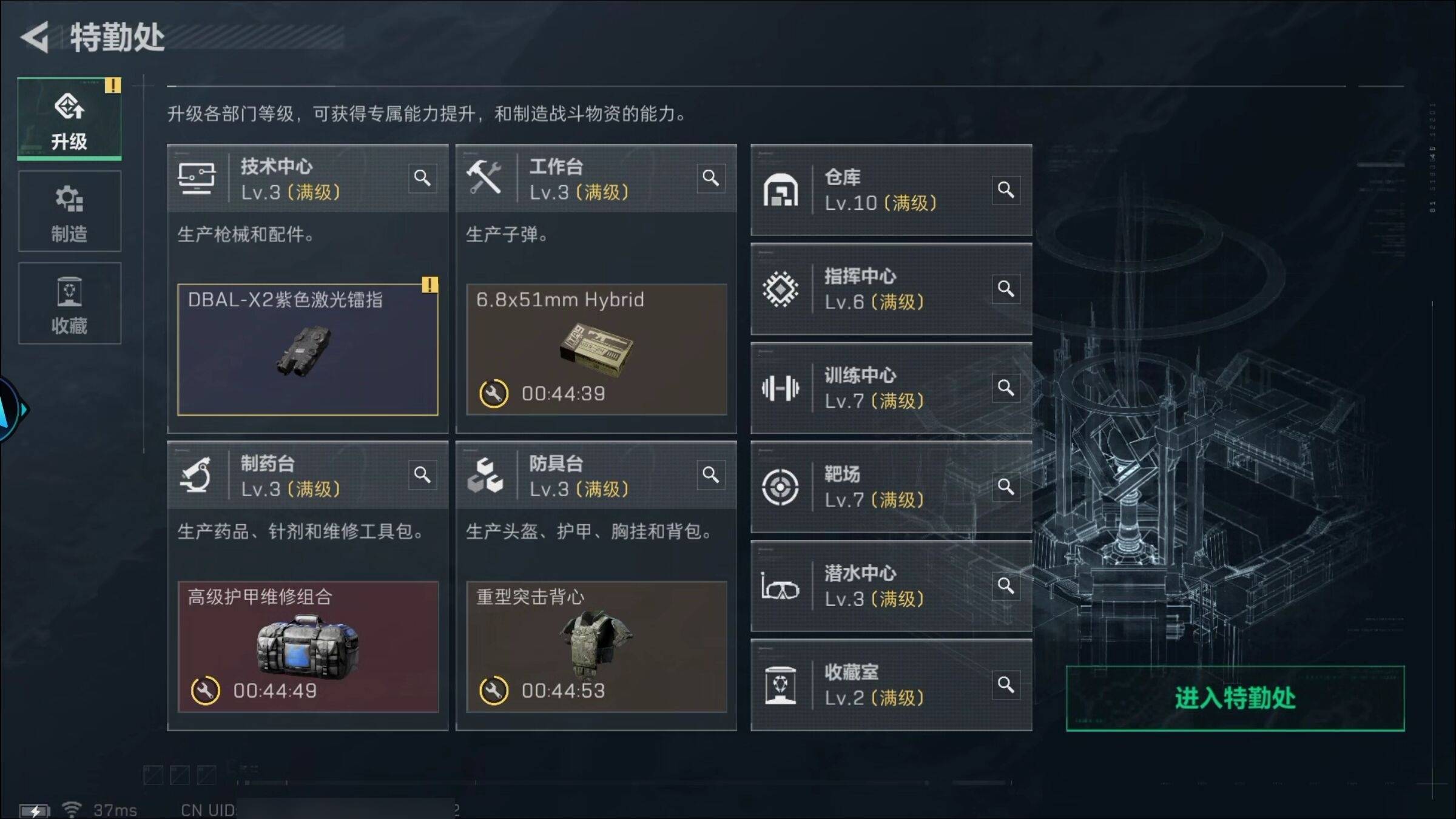Switch to the 升级 tab
1456x819 pixels.
(x=69, y=119)
